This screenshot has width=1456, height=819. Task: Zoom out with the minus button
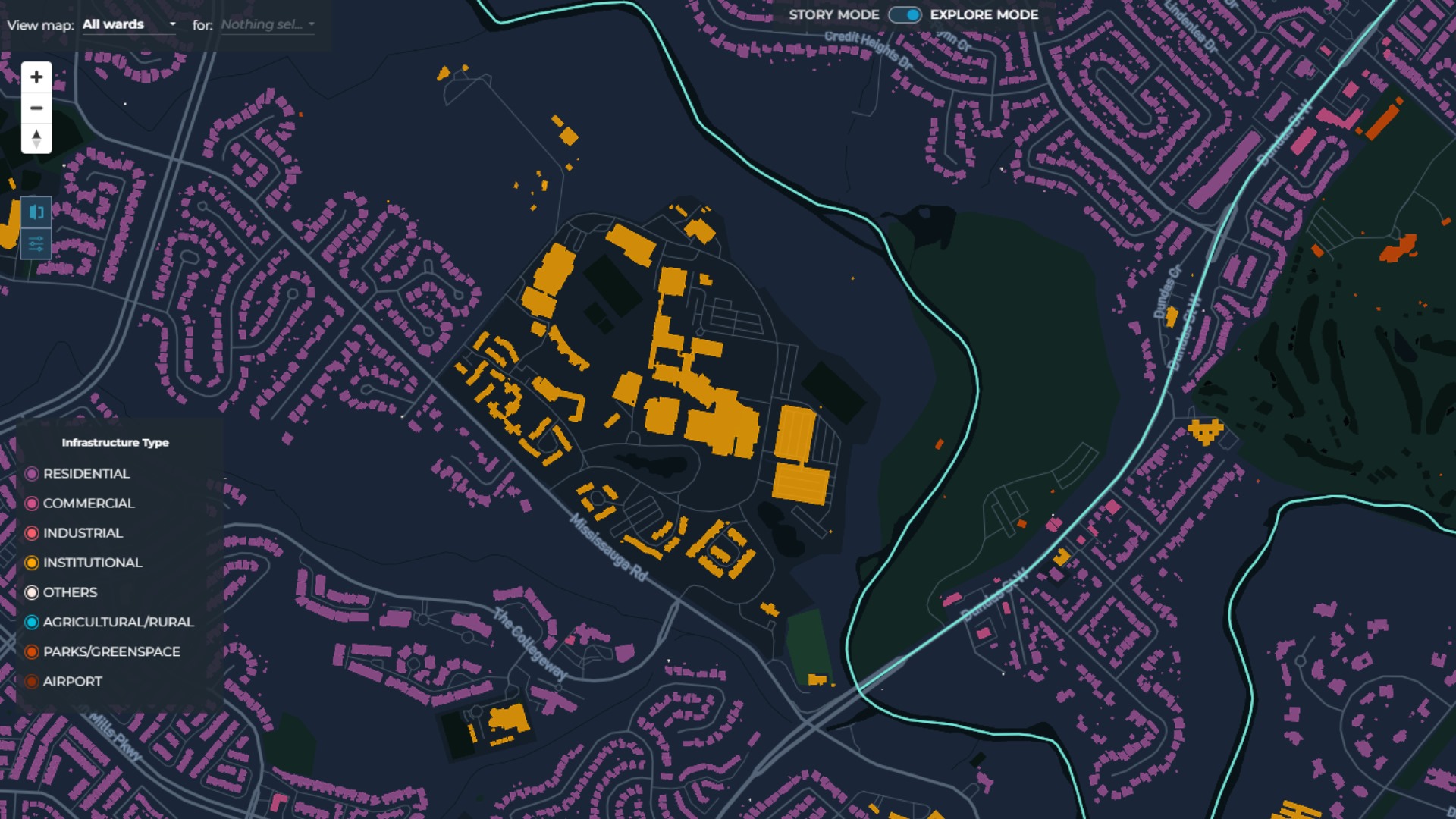pyautogui.click(x=36, y=108)
